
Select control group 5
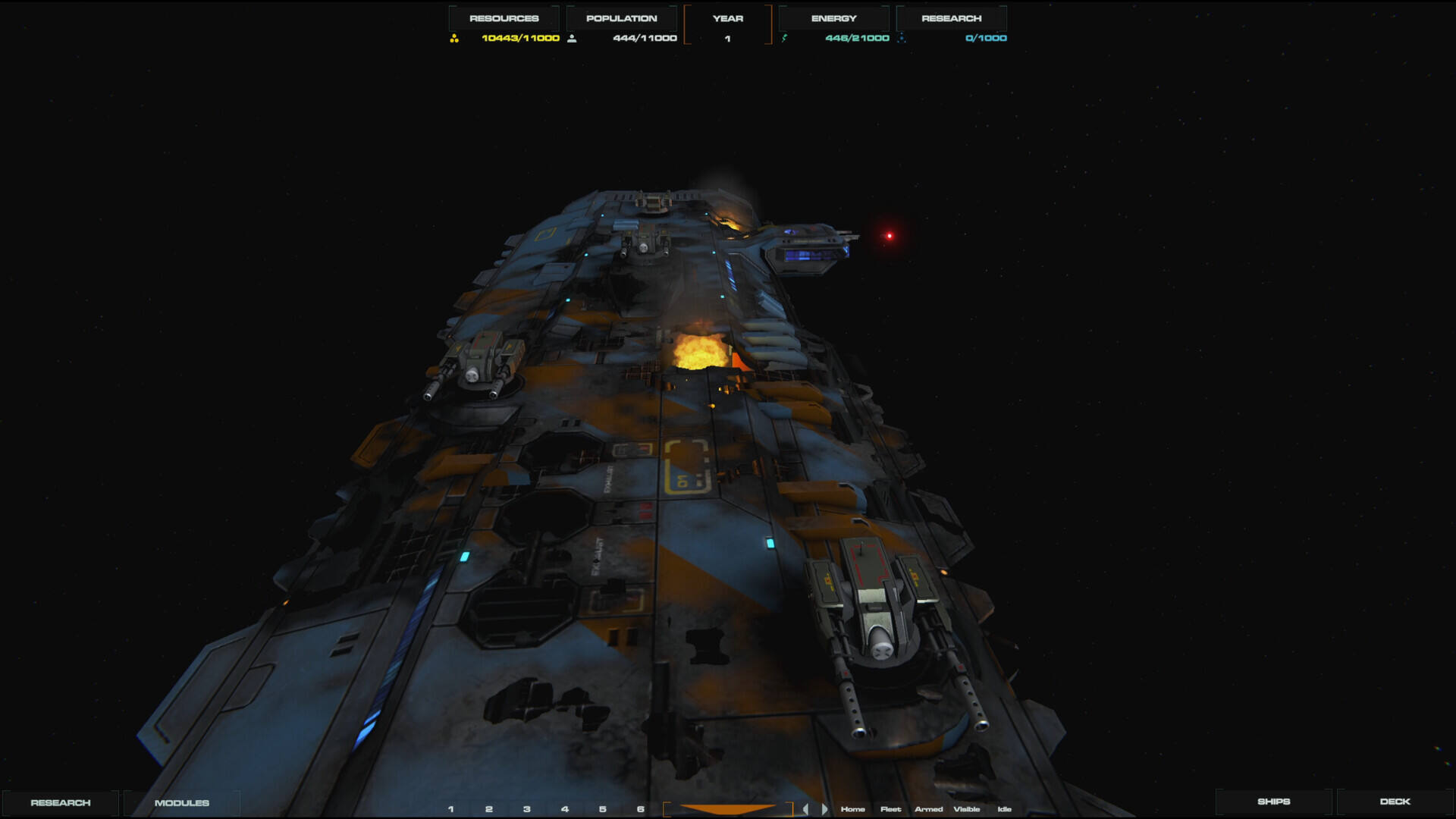click(x=603, y=809)
